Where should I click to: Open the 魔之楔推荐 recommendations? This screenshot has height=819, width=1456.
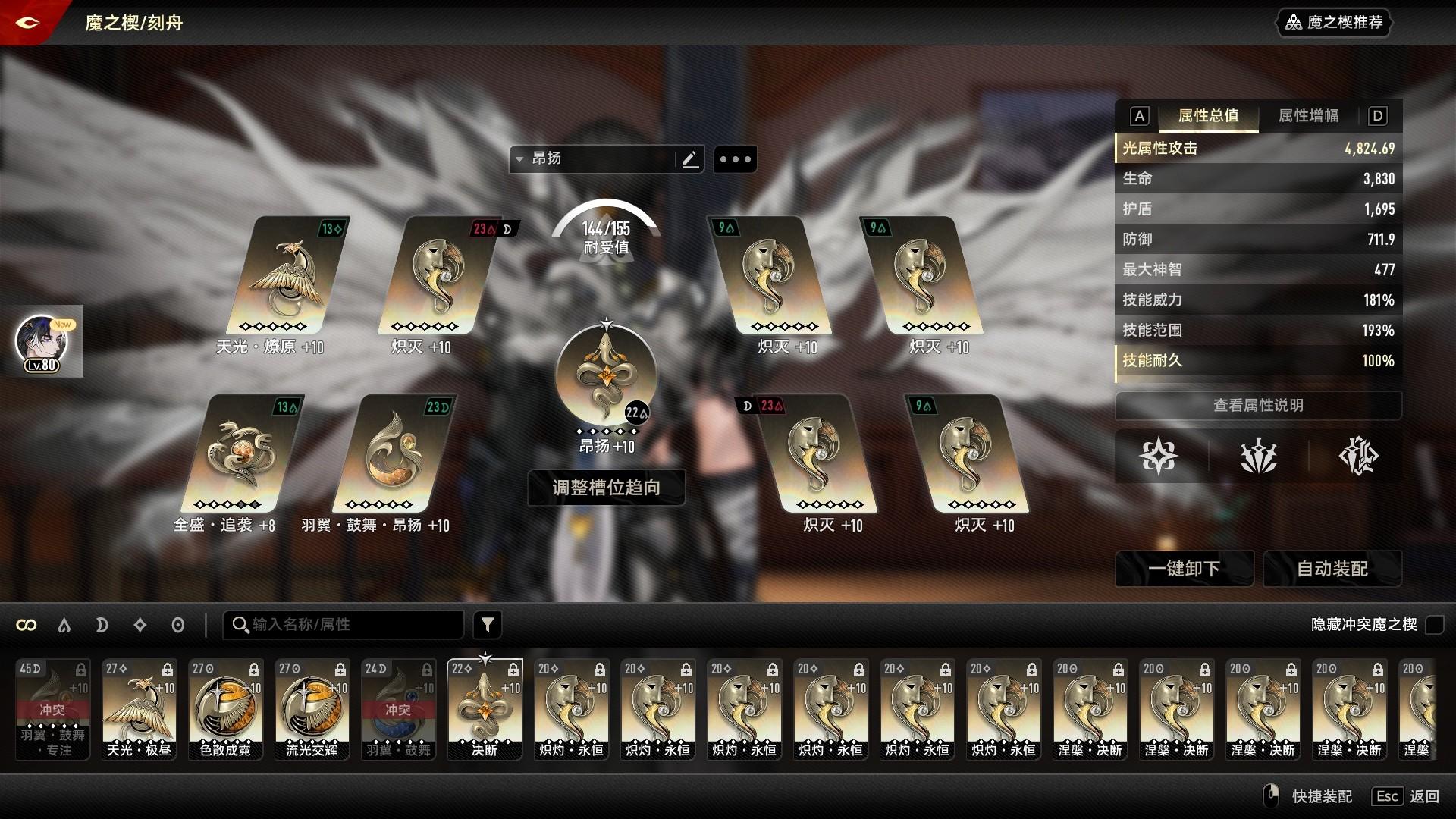(x=1335, y=23)
